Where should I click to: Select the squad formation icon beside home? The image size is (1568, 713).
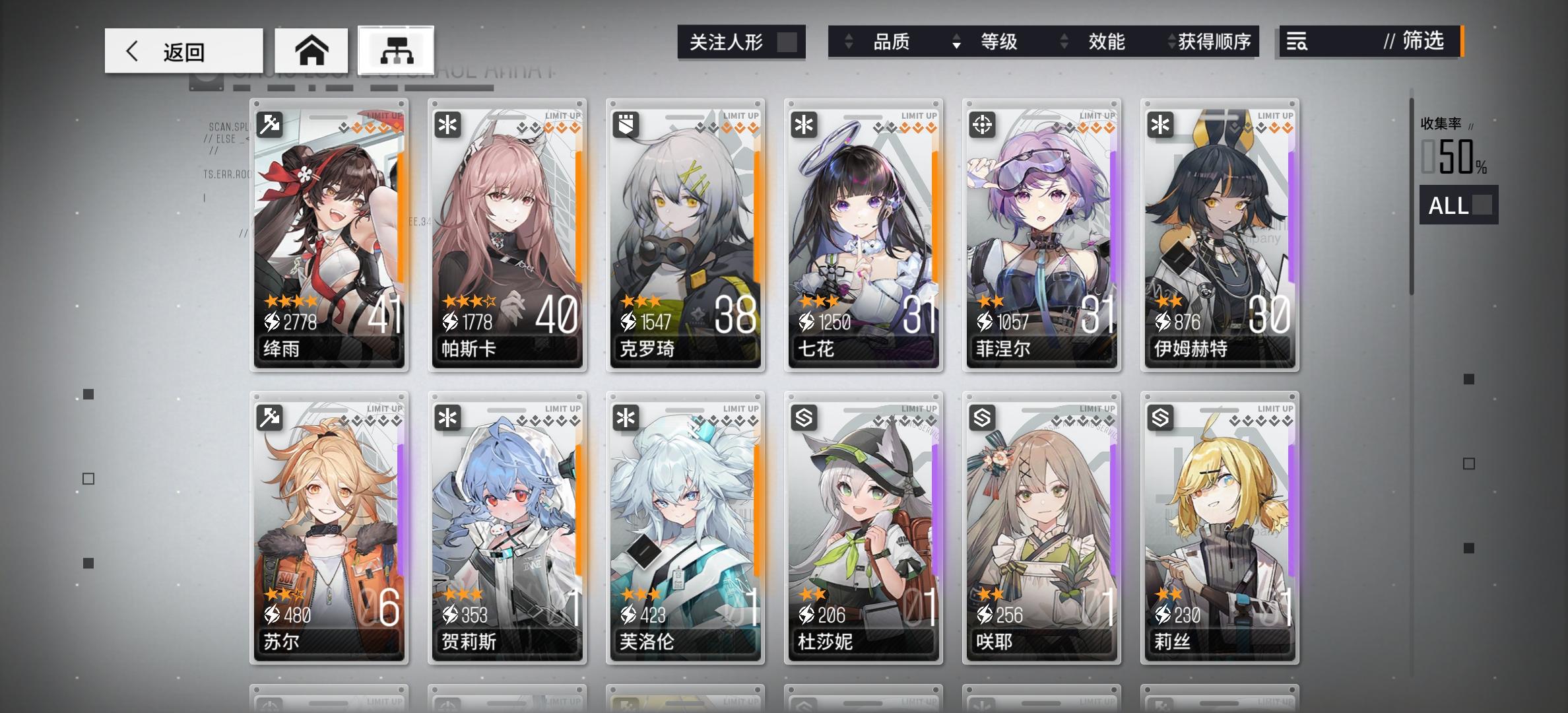(x=395, y=50)
